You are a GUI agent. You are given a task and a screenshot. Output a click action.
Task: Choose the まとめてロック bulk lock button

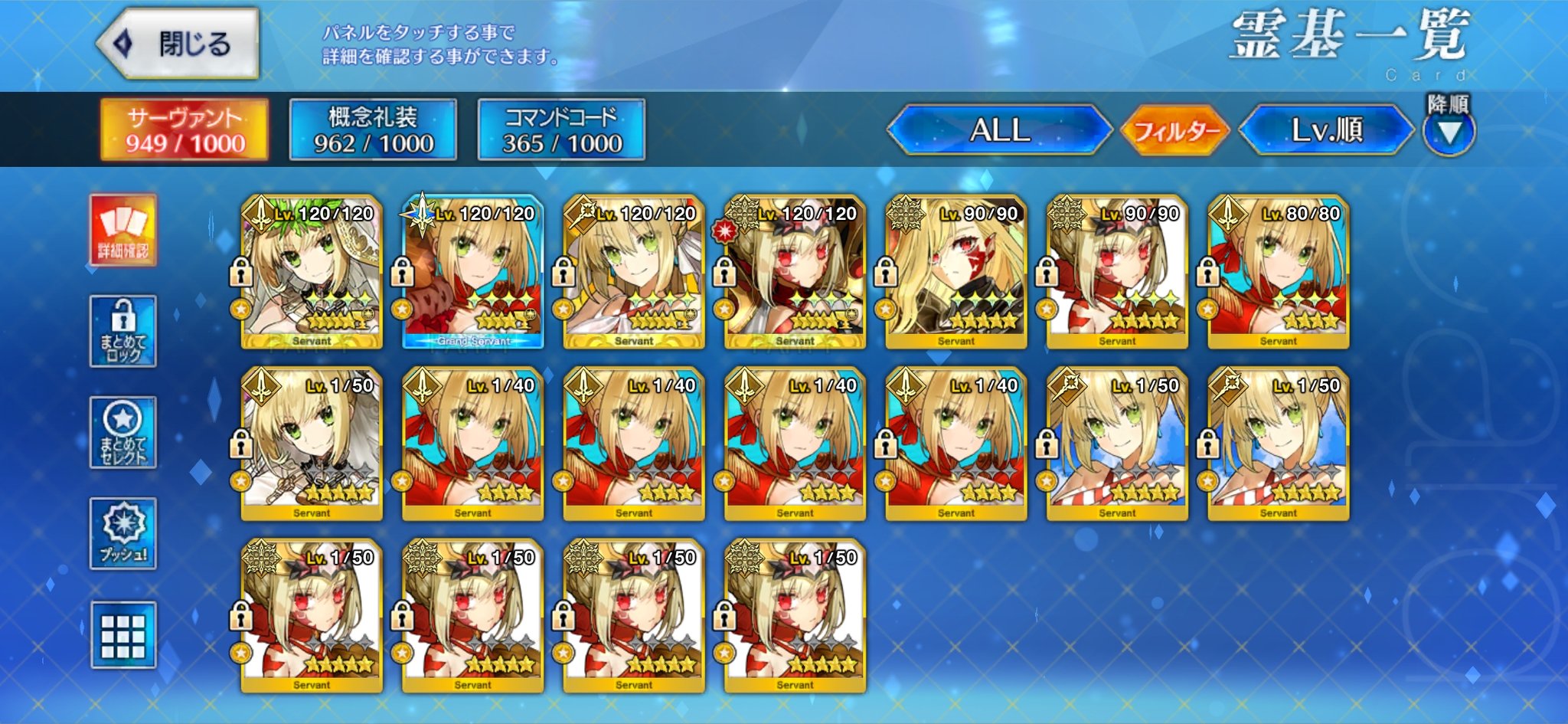point(123,332)
